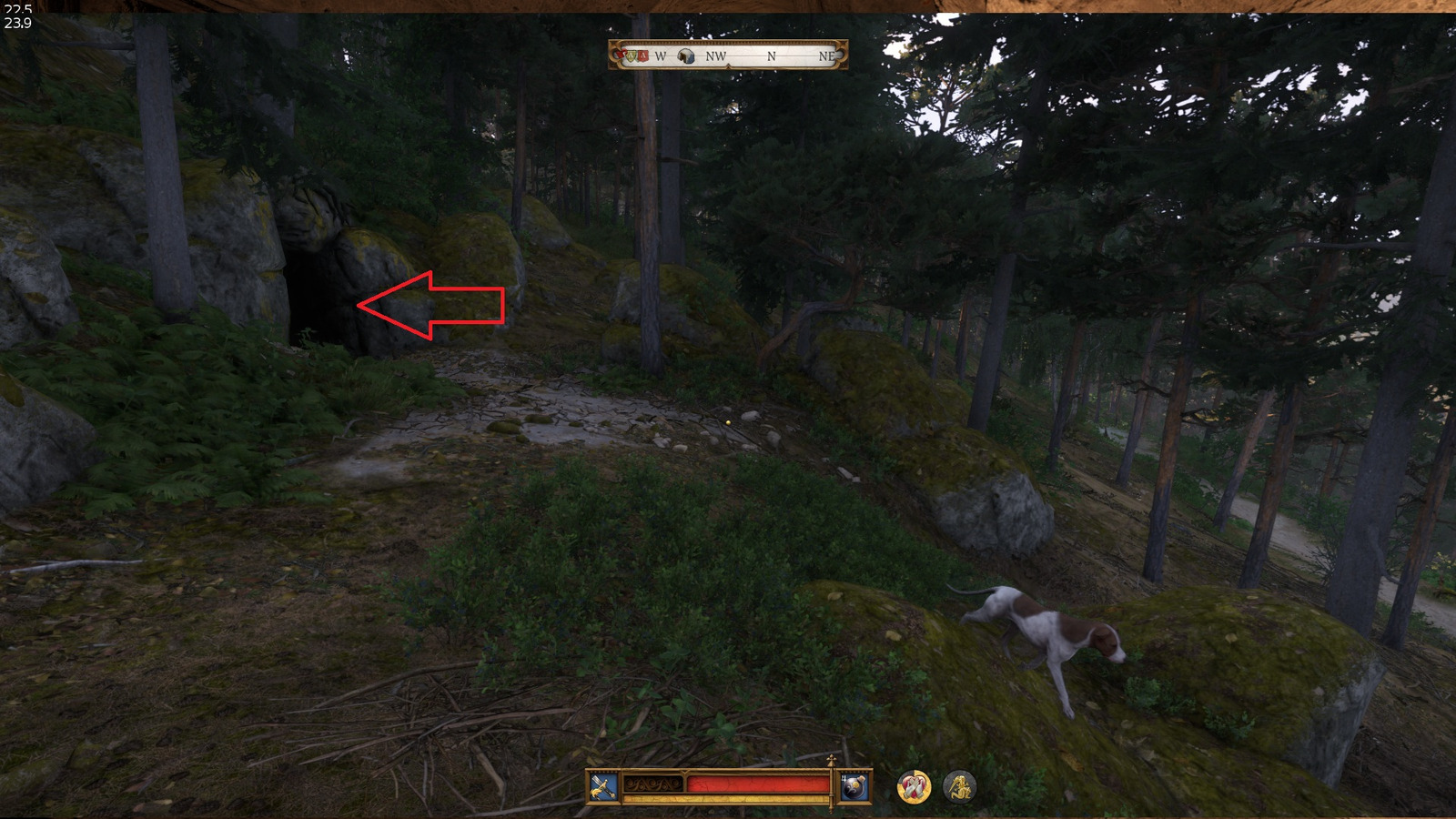Click the crossed swords weapon icon
This screenshot has width=1456, height=819.
[602, 785]
